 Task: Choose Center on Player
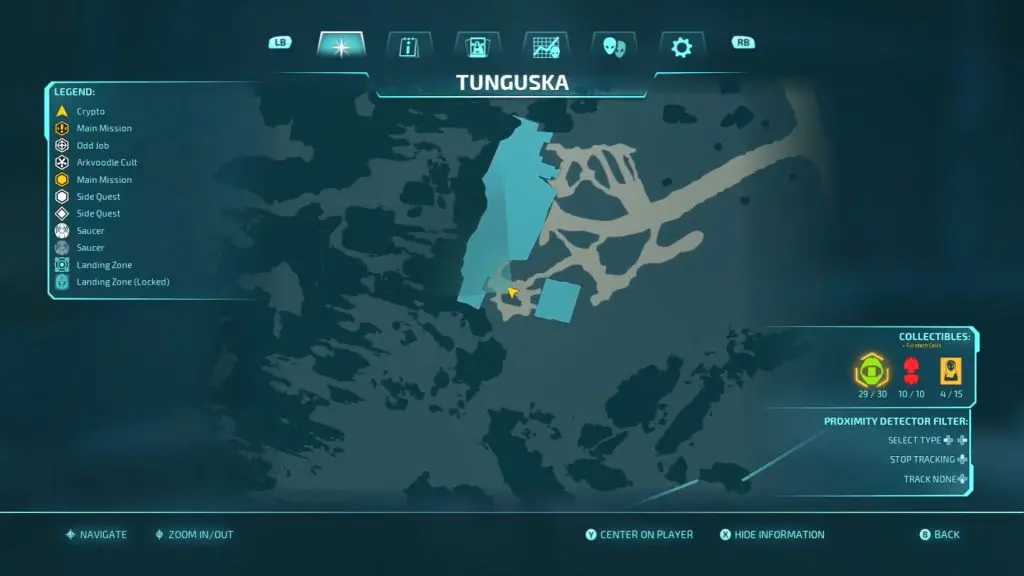[x=646, y=535]
